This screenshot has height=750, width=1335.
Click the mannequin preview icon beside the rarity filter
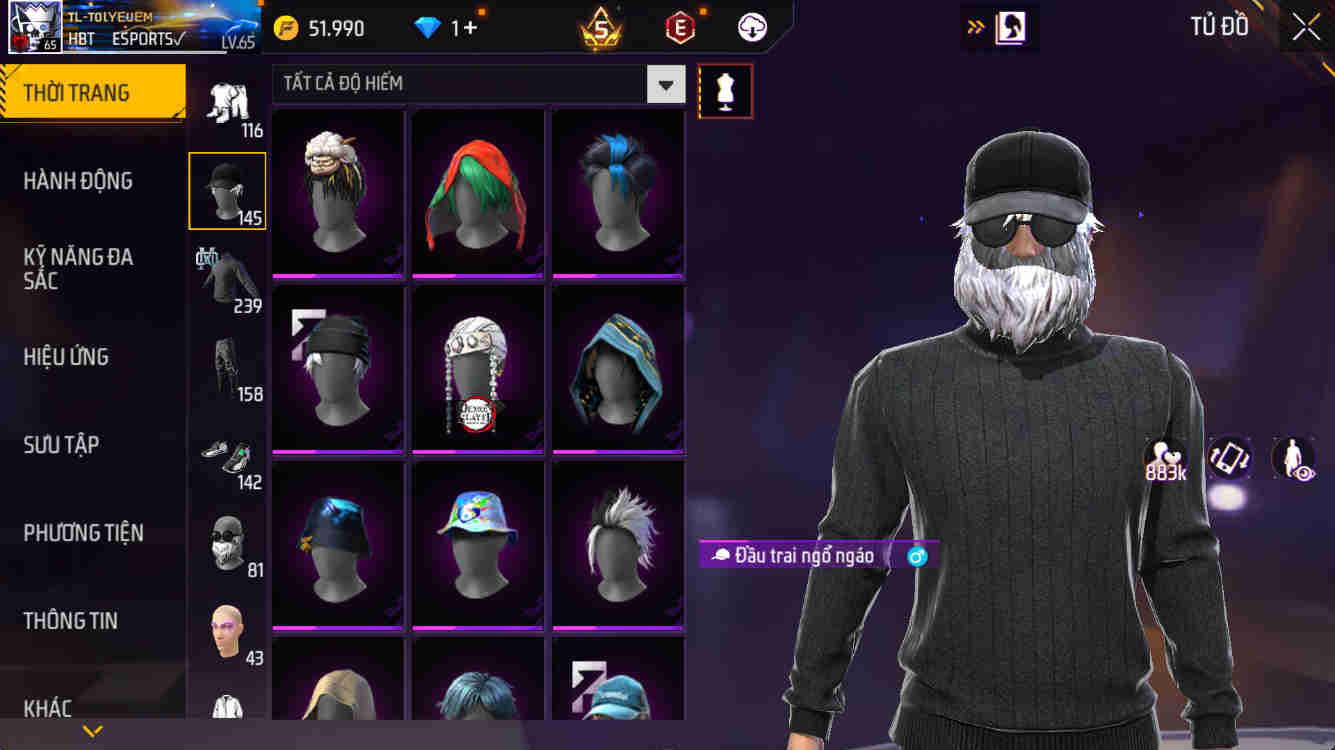point(725,90)
